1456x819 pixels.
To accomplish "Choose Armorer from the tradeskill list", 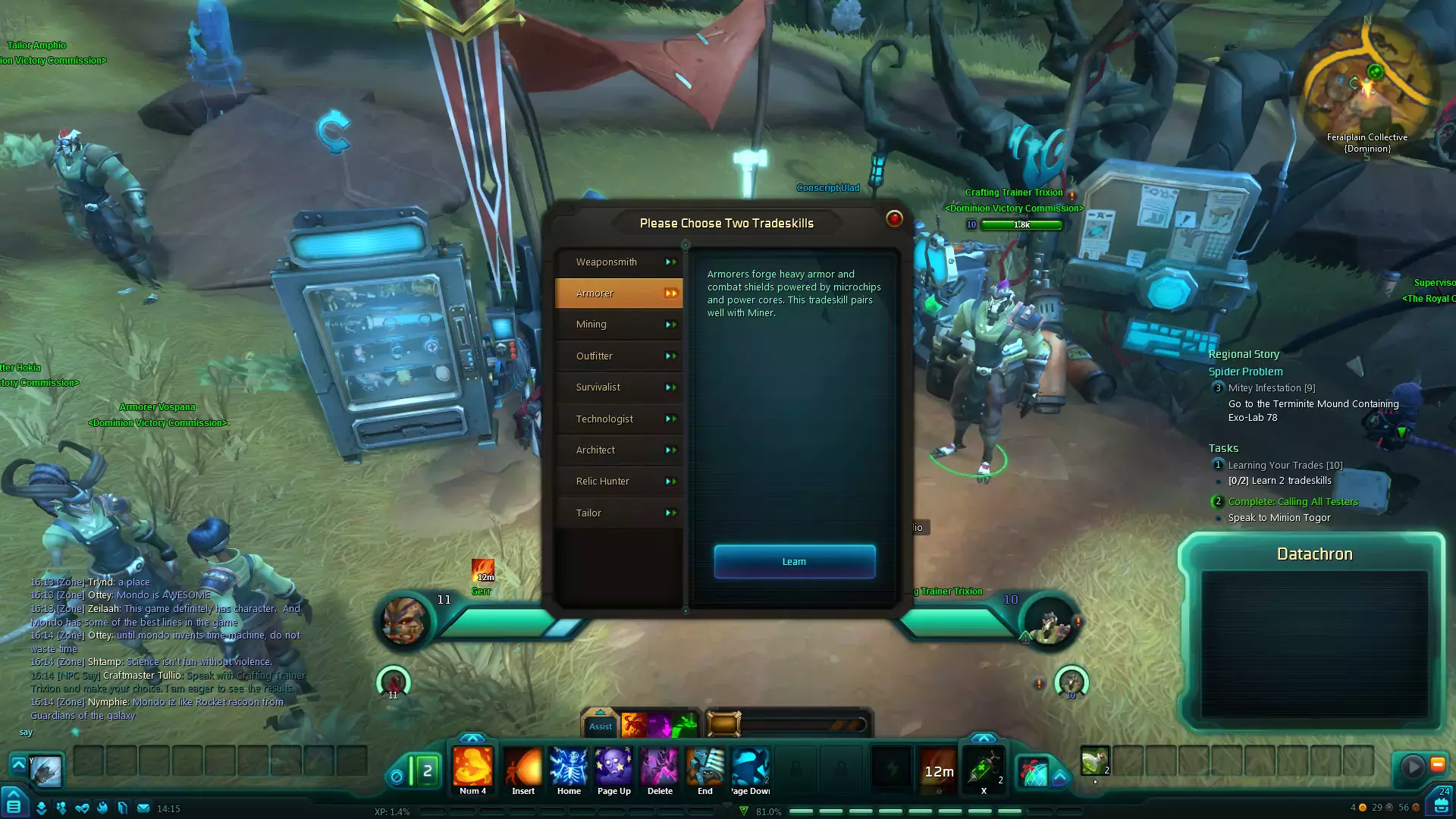I will (619, 293).
